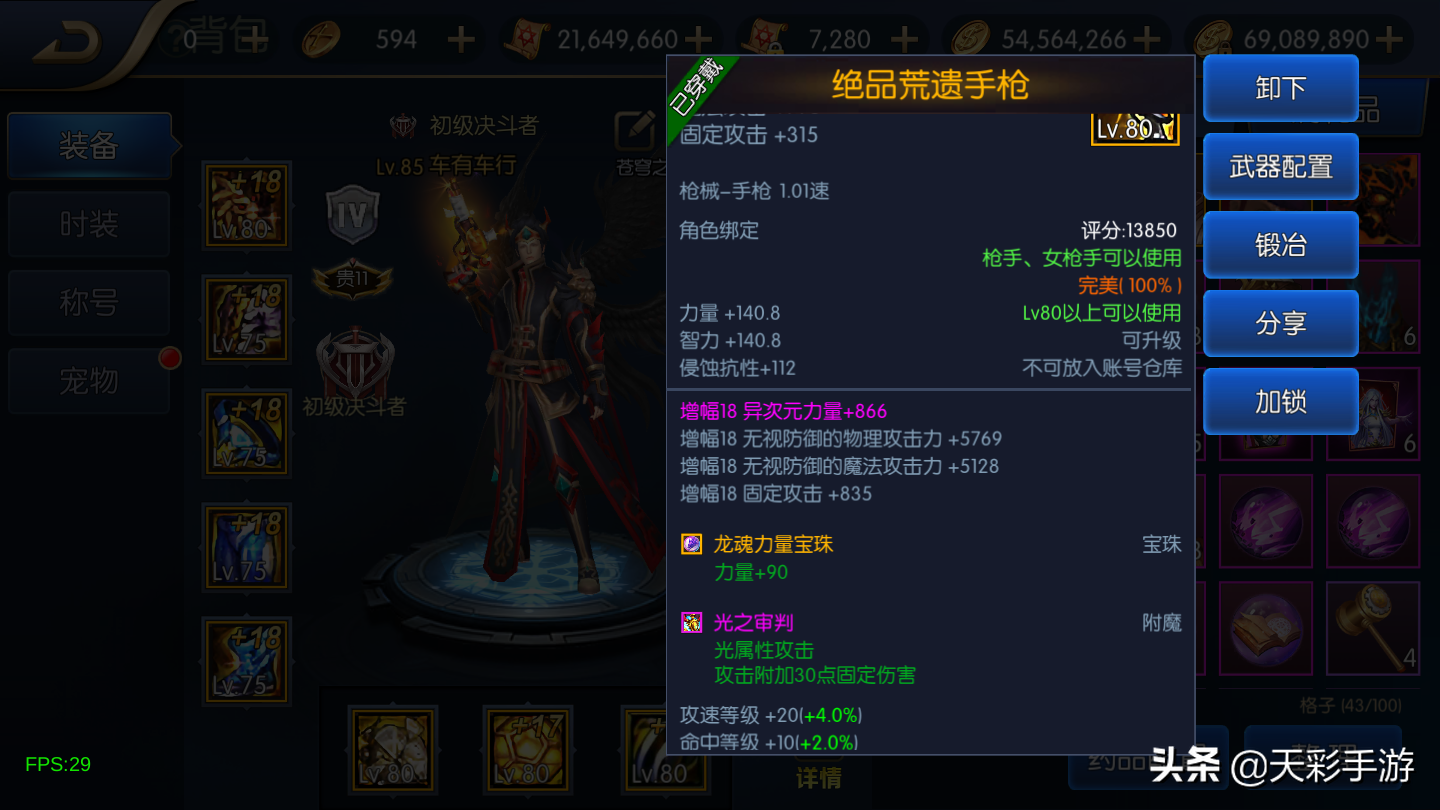Image resolution: width=1440 pixels, height=810 pixels.
Task: Click the hammer item icon in the inventory grid
Action: [1374, 628]
